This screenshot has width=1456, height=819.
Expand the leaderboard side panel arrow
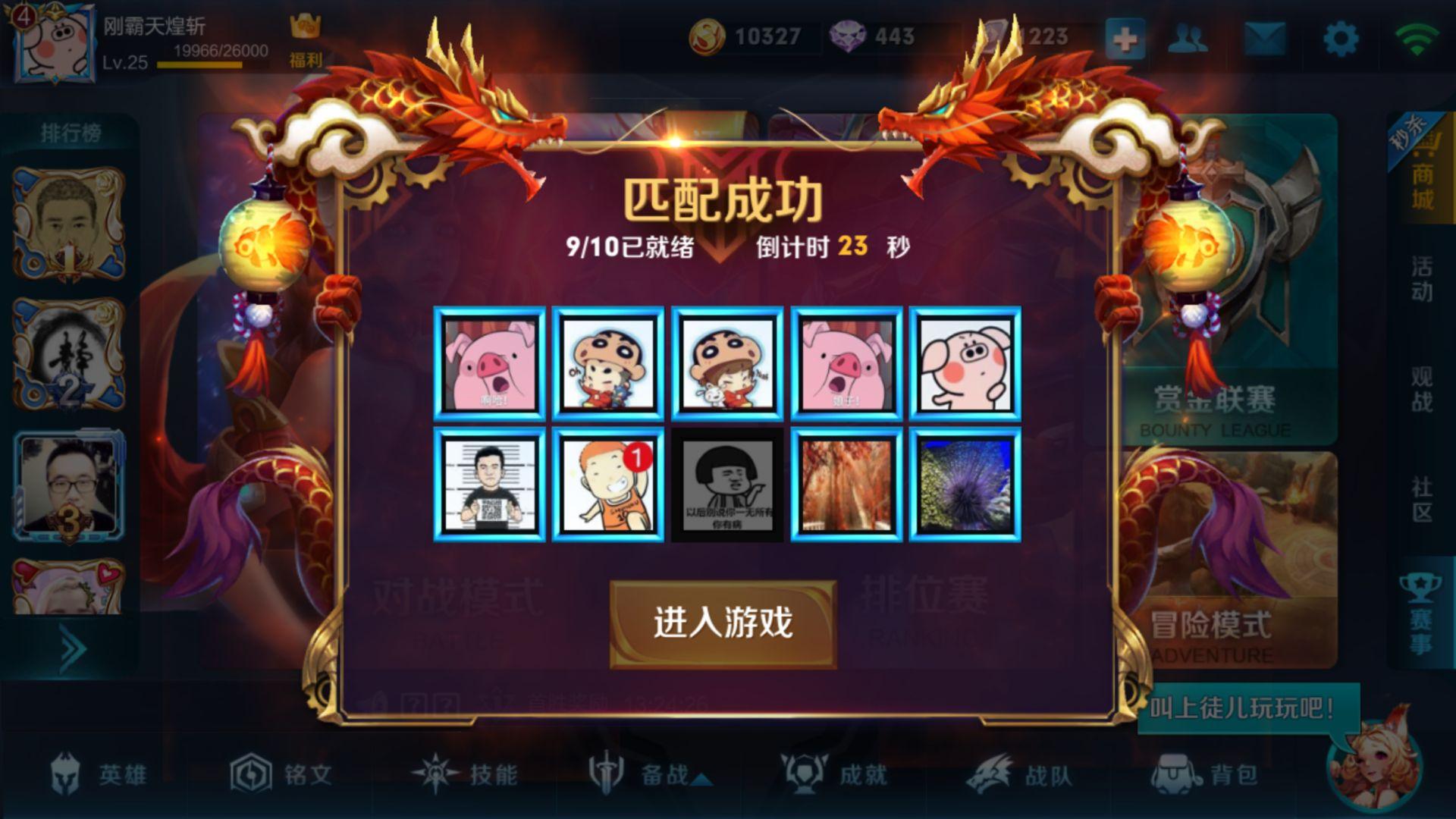click(x=74, y=646)
